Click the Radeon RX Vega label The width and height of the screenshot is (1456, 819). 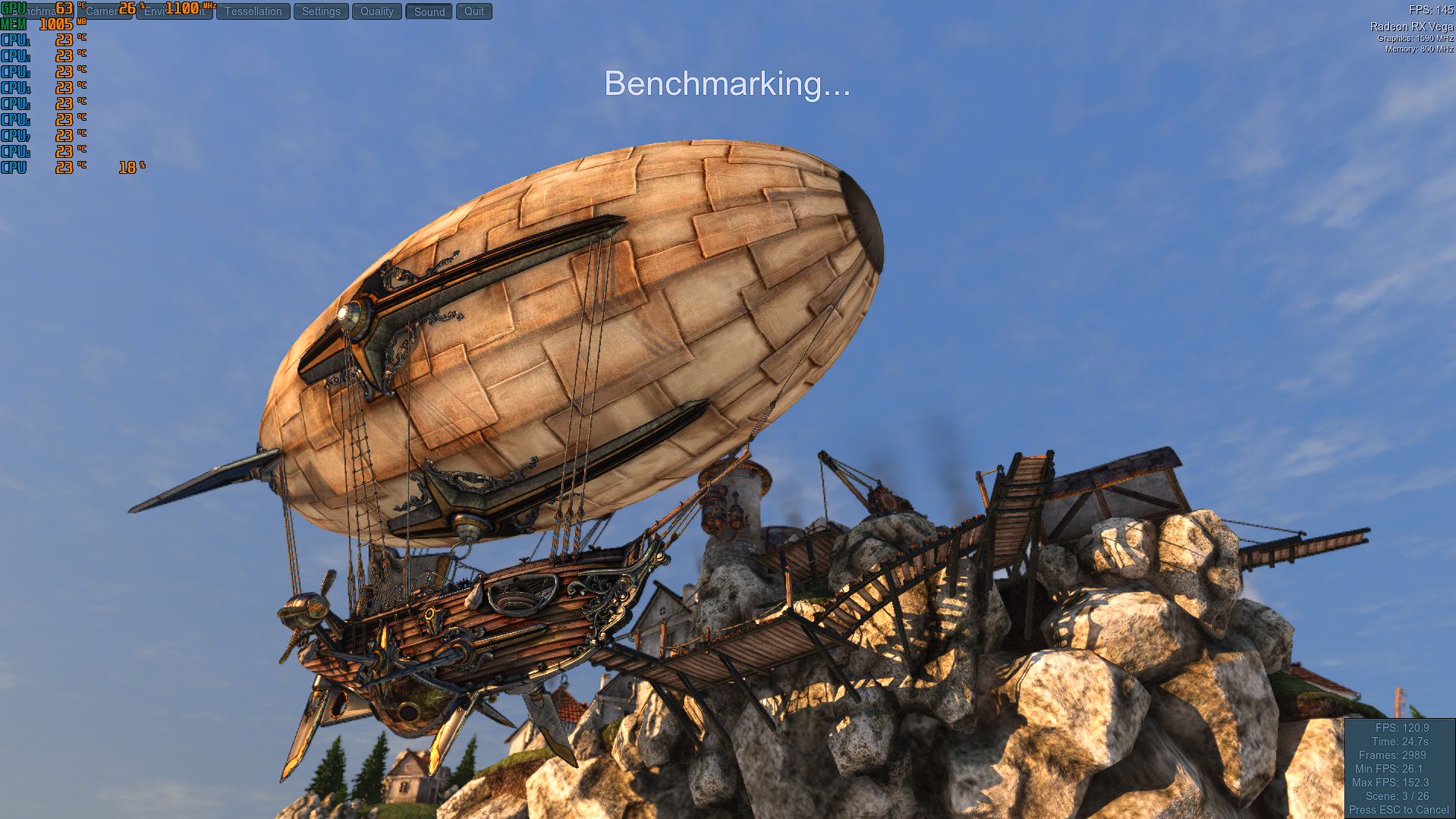coord(1411,25)
